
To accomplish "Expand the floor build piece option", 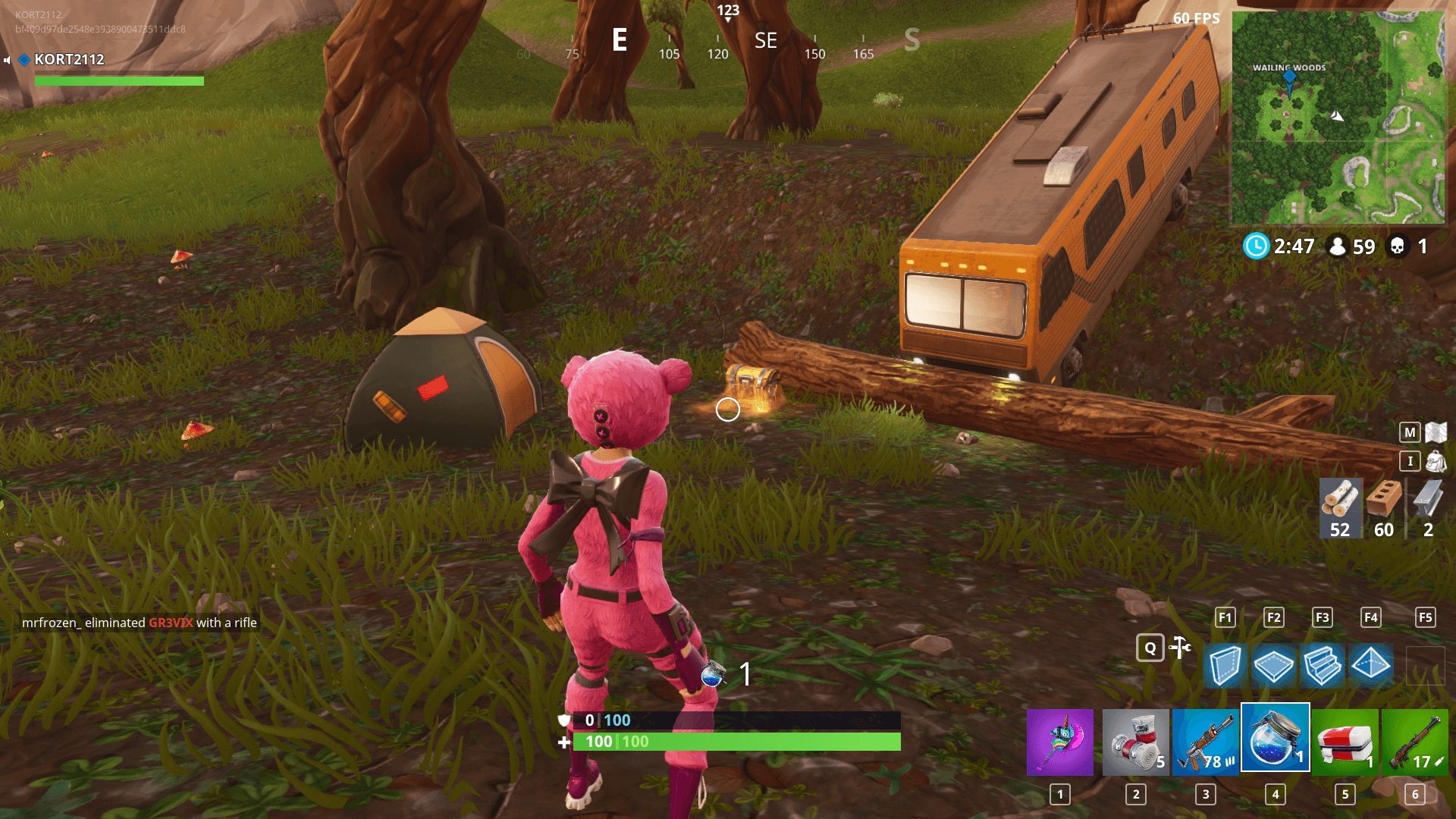I will (x=1272, y=666).
